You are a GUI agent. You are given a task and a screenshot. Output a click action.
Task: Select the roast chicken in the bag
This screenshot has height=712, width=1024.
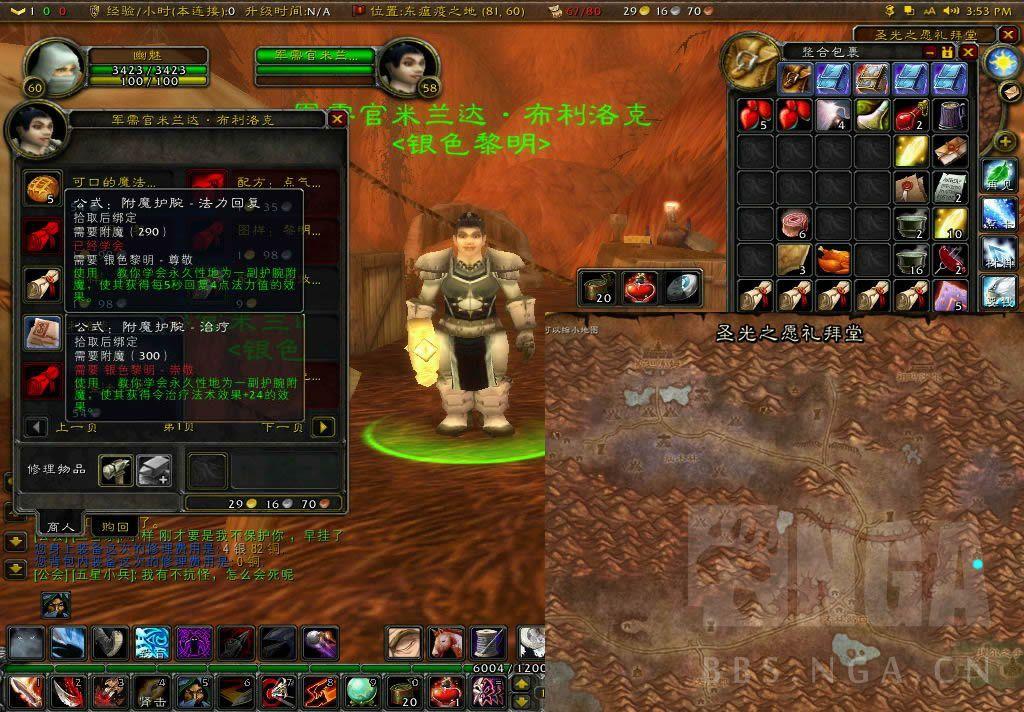[833, 259]
